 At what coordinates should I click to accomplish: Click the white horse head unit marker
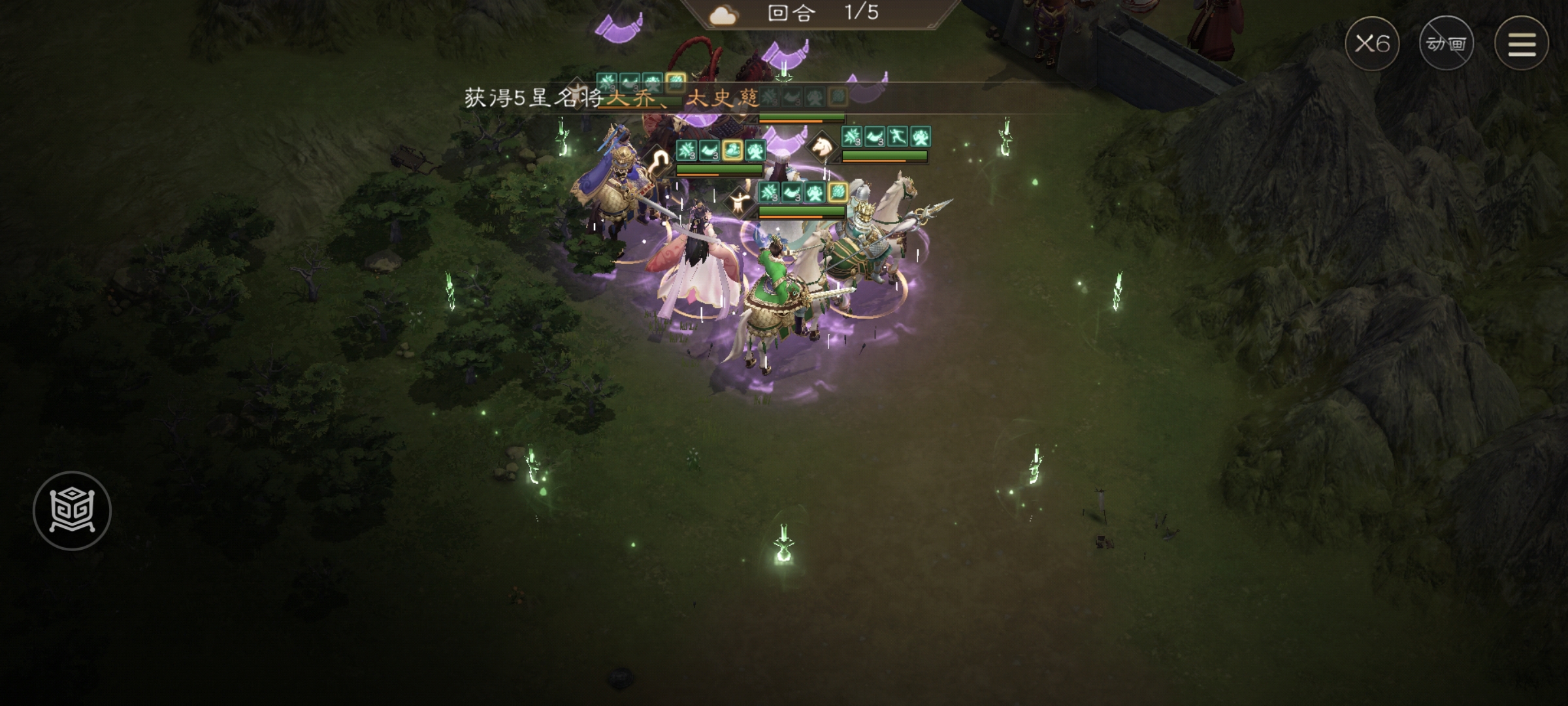(822, 148)
